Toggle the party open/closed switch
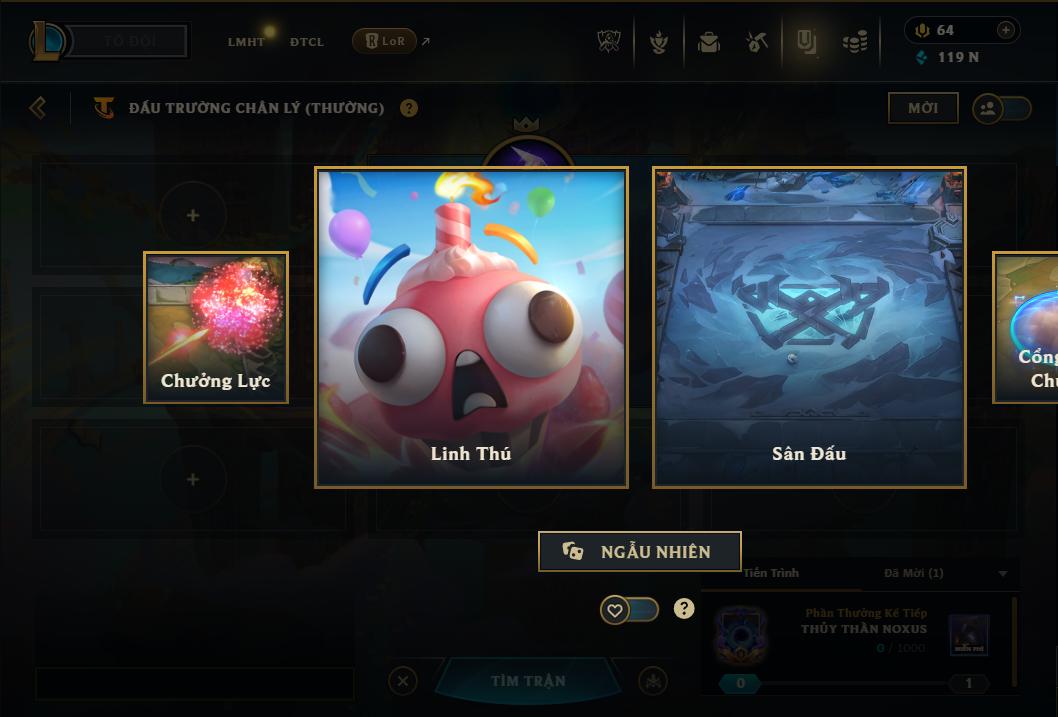1058x717 pixels. click(1002, 108)
